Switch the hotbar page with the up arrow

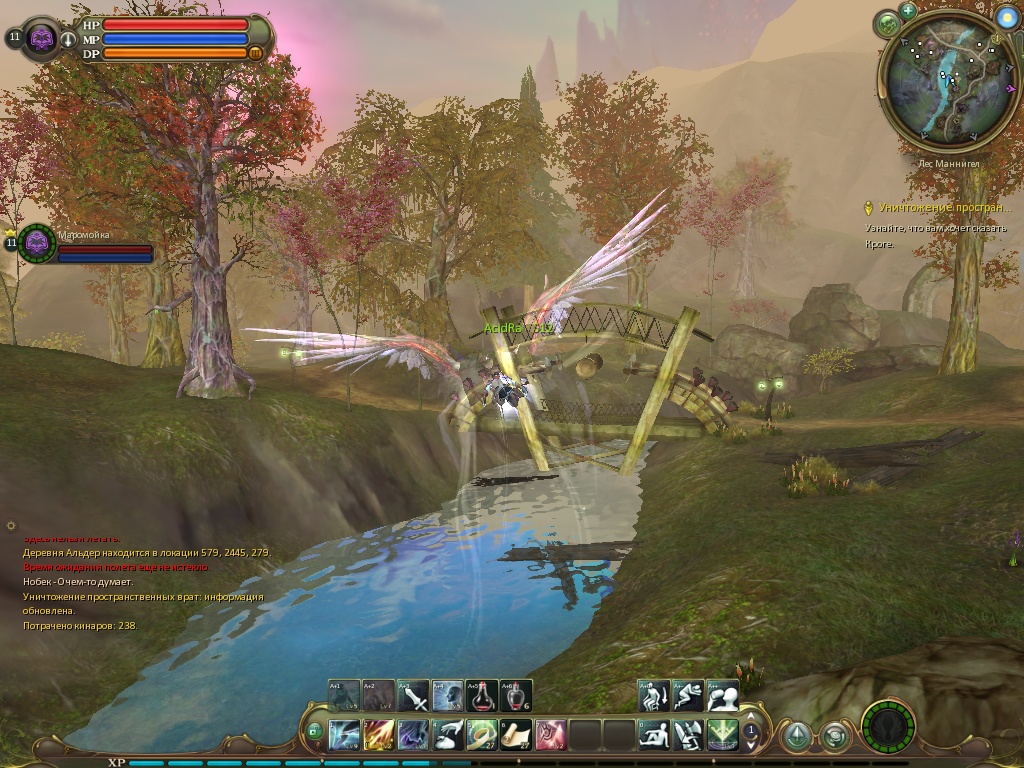[751, 727]
